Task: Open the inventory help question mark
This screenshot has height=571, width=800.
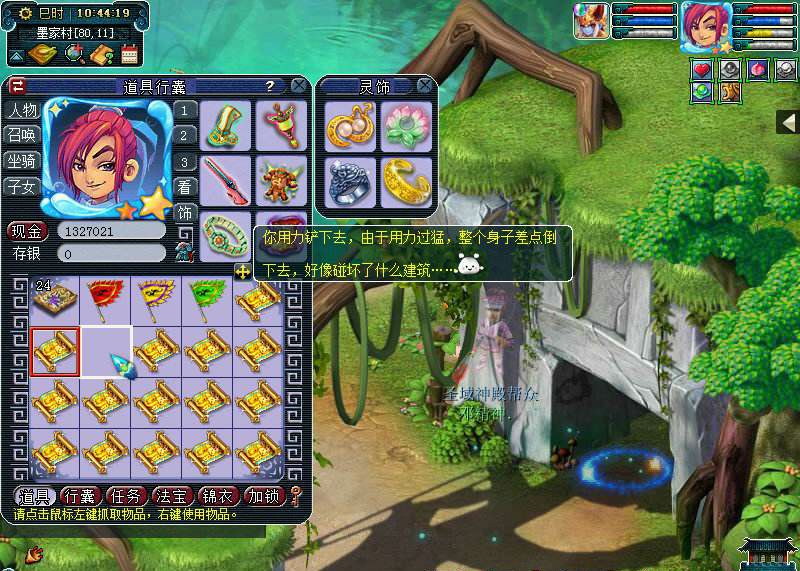Action: point(269,86)
